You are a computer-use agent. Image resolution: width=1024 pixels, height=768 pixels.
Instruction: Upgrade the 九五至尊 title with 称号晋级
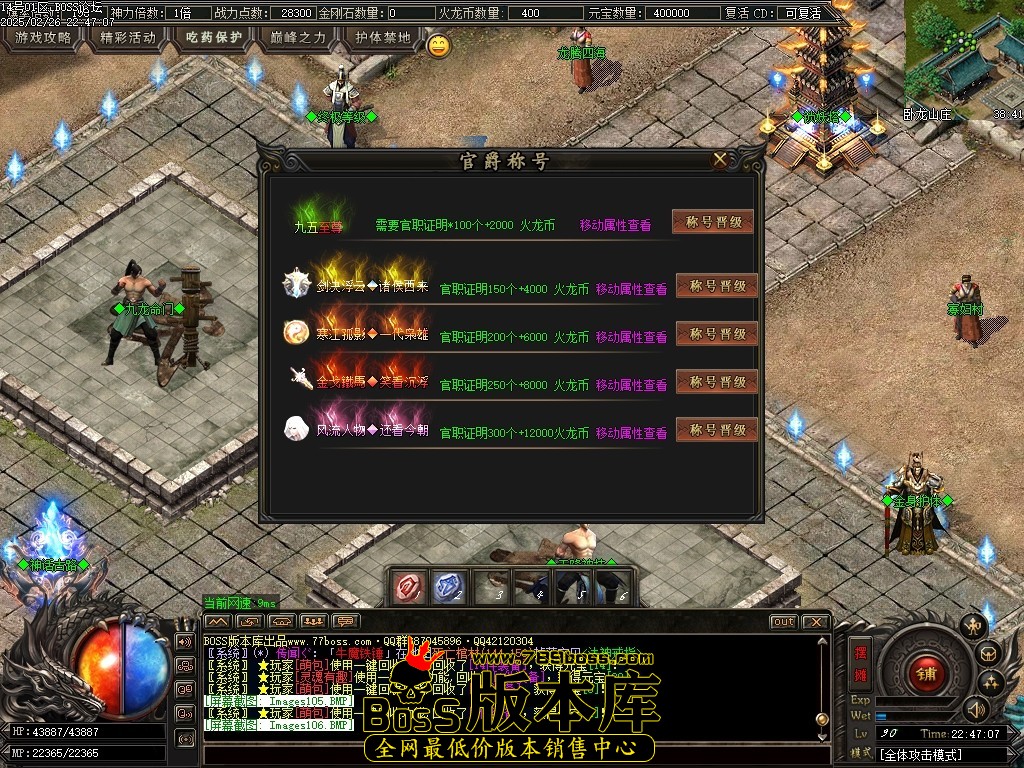[713, 222]
